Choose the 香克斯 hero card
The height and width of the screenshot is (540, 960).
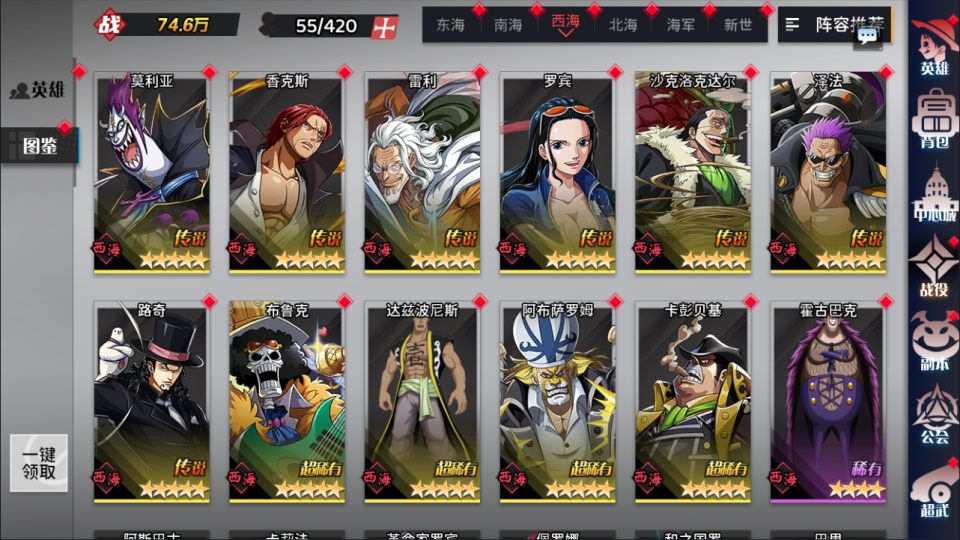pyautogui.click(x=287, y=172)
